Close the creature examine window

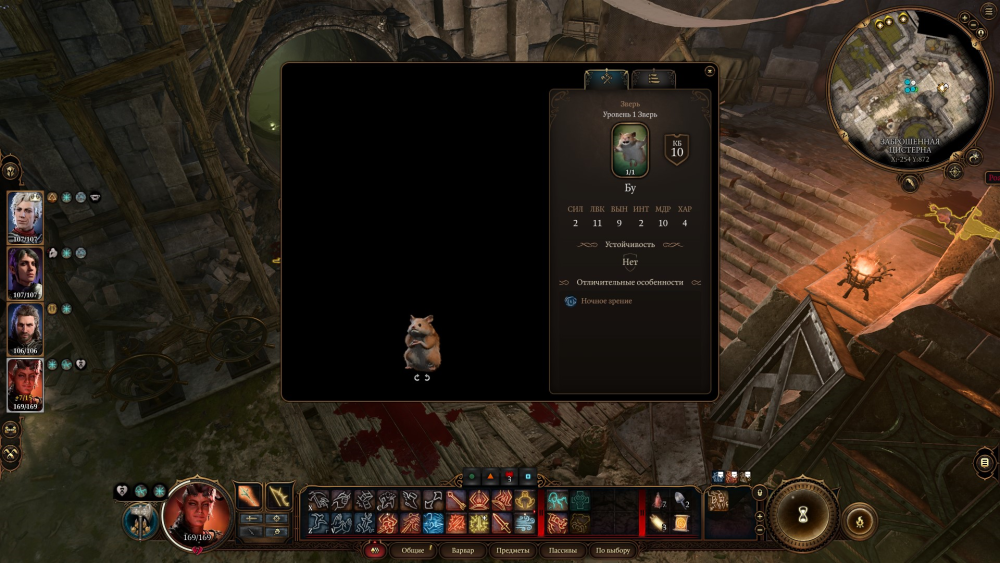point(709,71)
